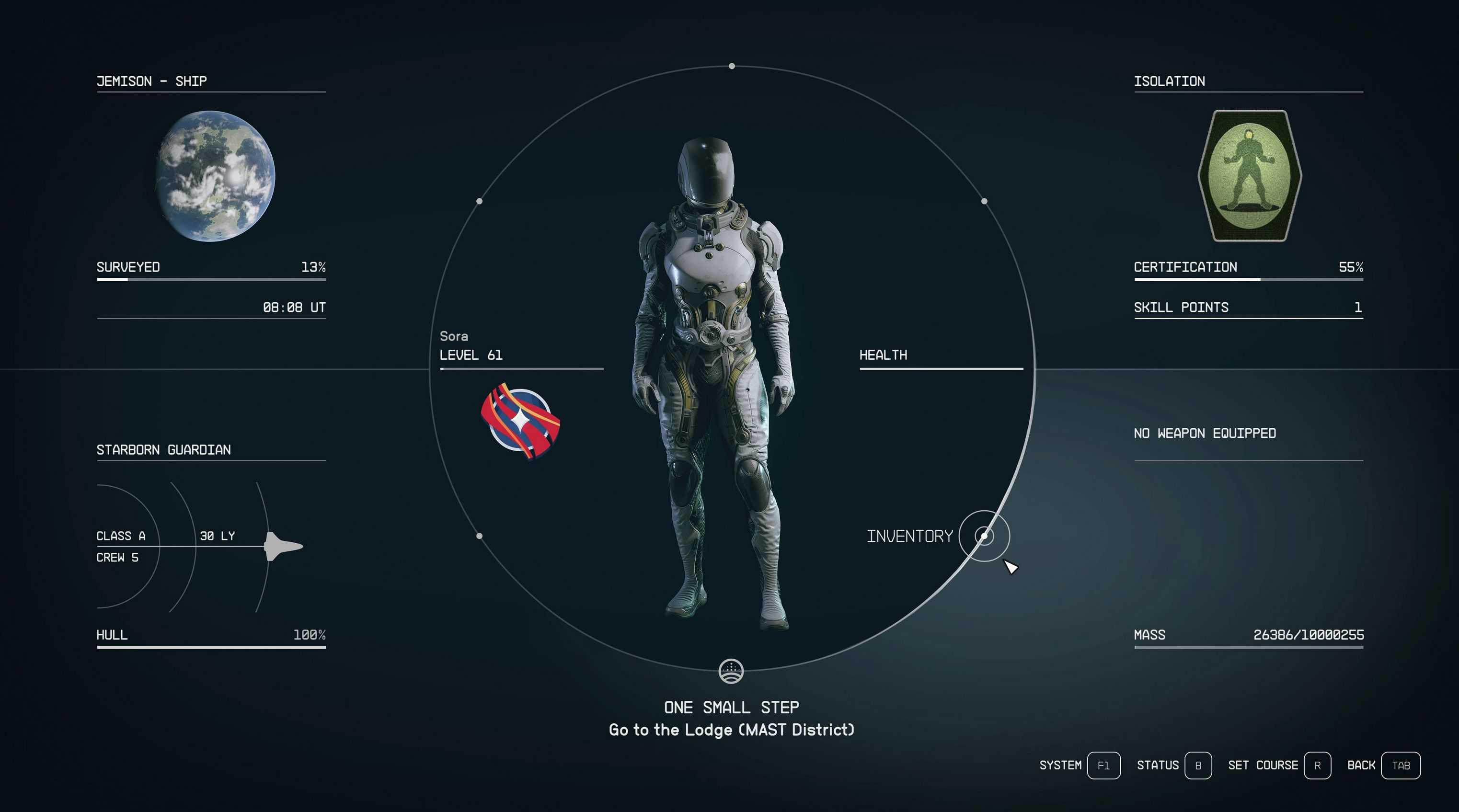Select the green skill certification badge

1250,175
